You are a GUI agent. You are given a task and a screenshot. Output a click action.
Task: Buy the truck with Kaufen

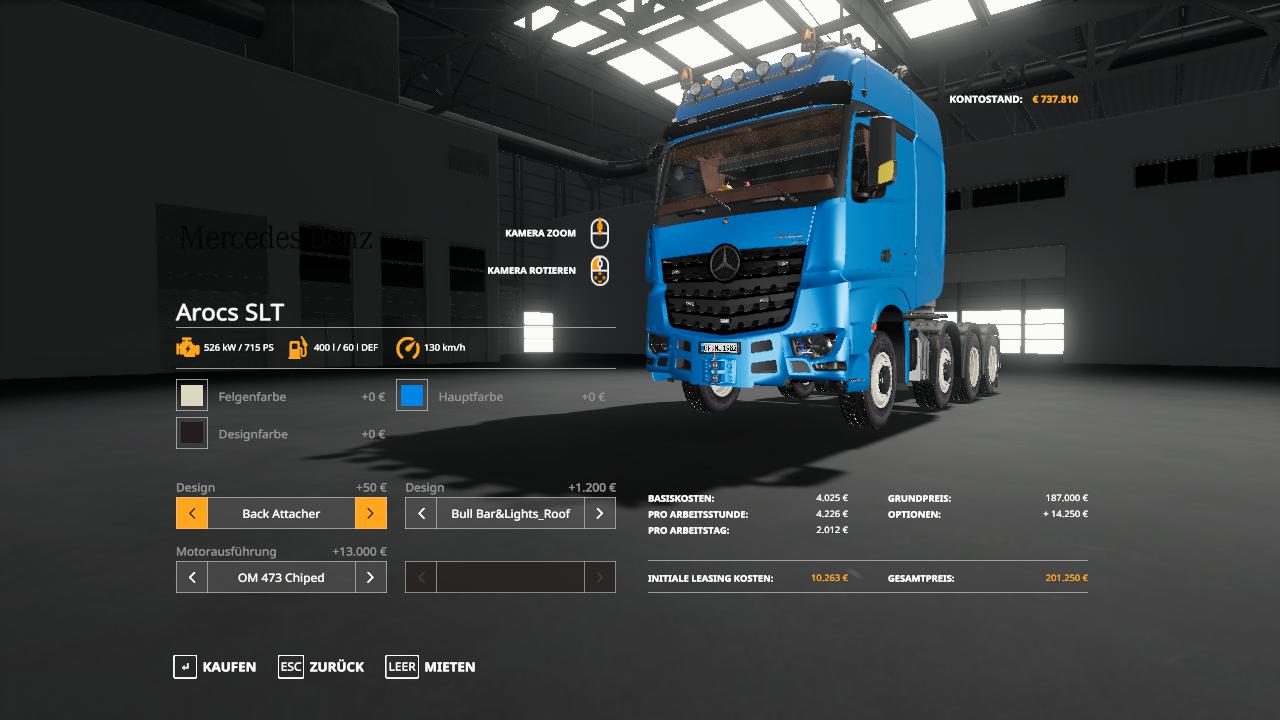(x=215, y=667)
